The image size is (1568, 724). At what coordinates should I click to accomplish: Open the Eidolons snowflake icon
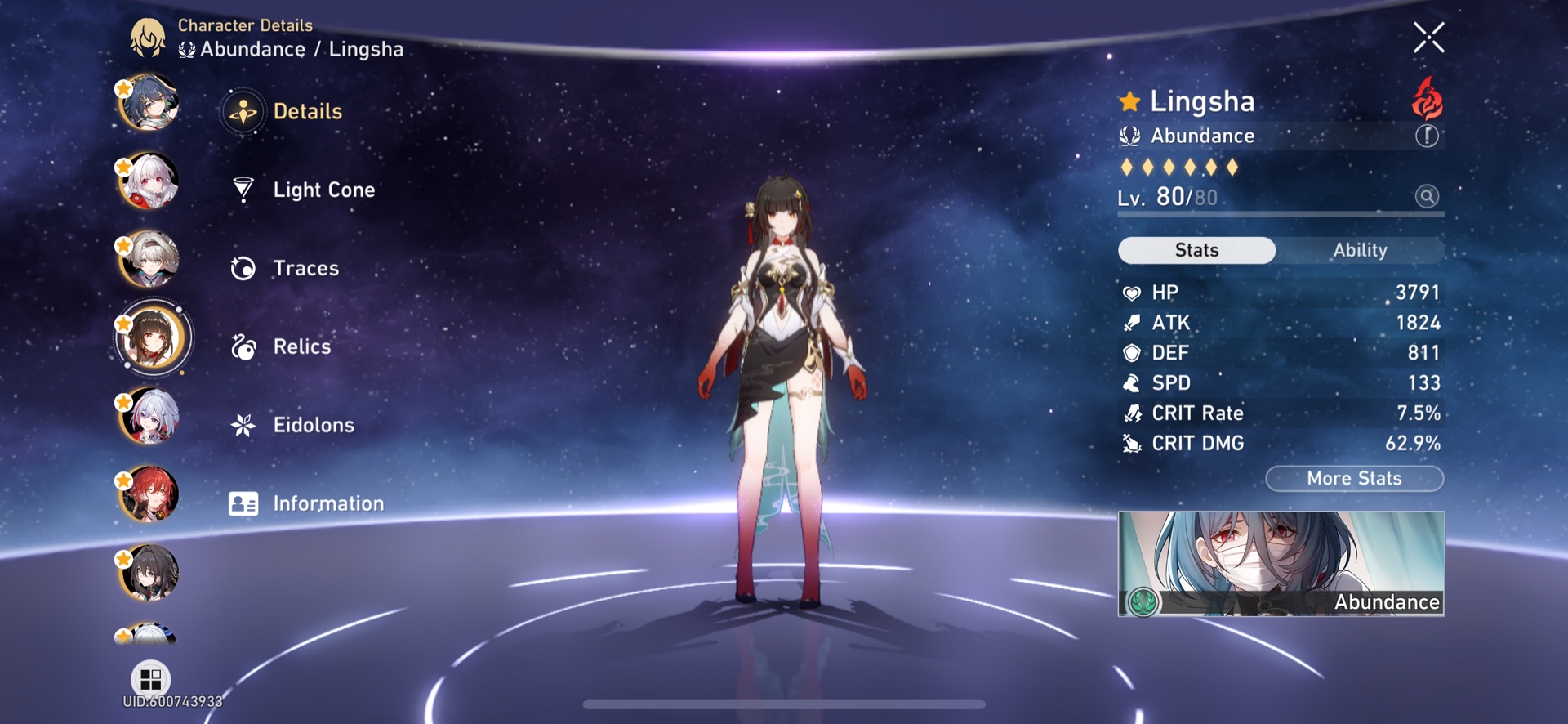pos(241,425)
